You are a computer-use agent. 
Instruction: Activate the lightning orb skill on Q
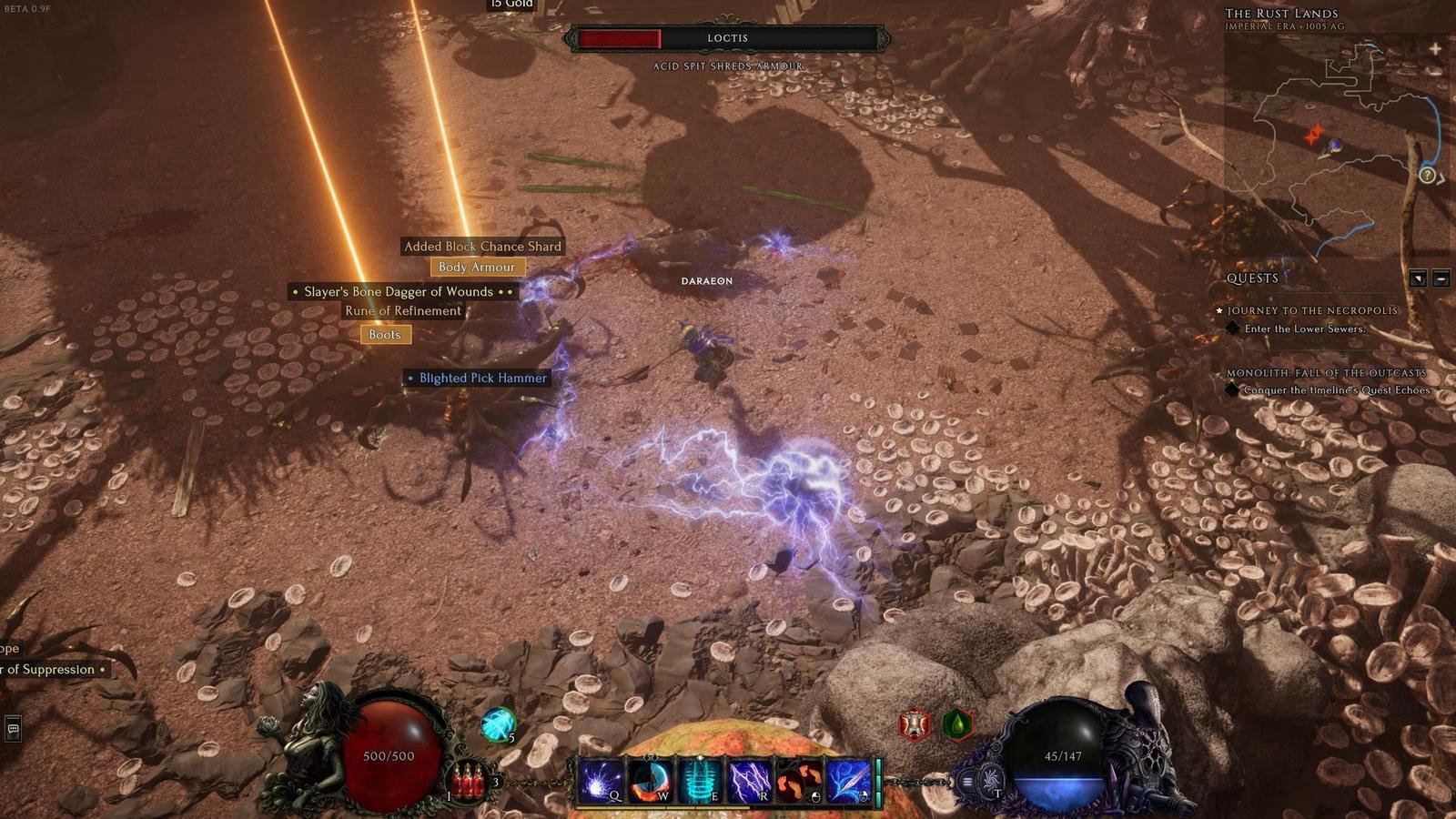(602, 781)
